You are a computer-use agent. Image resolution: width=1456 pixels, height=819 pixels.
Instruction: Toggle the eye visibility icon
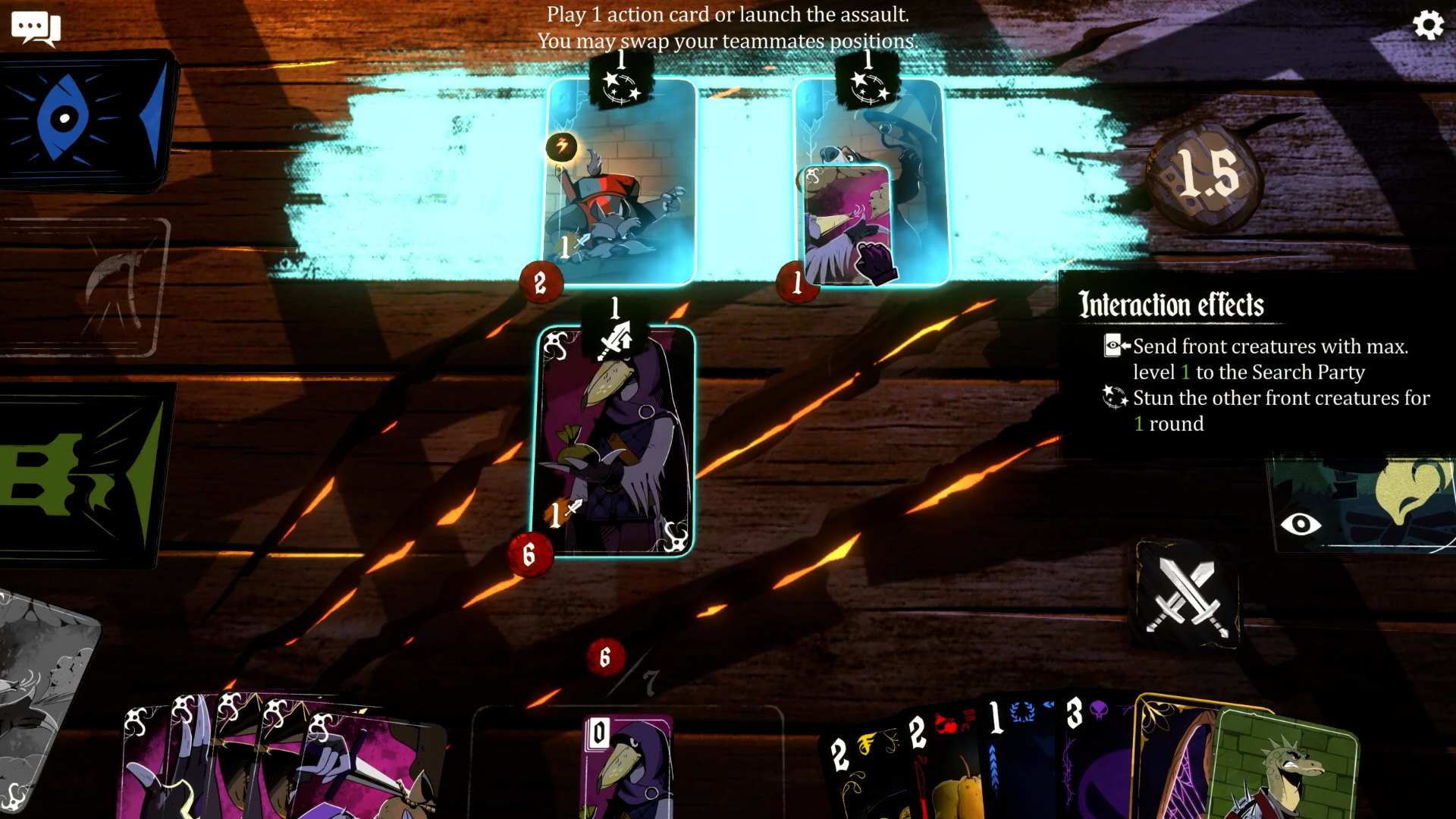[1300, 524]
